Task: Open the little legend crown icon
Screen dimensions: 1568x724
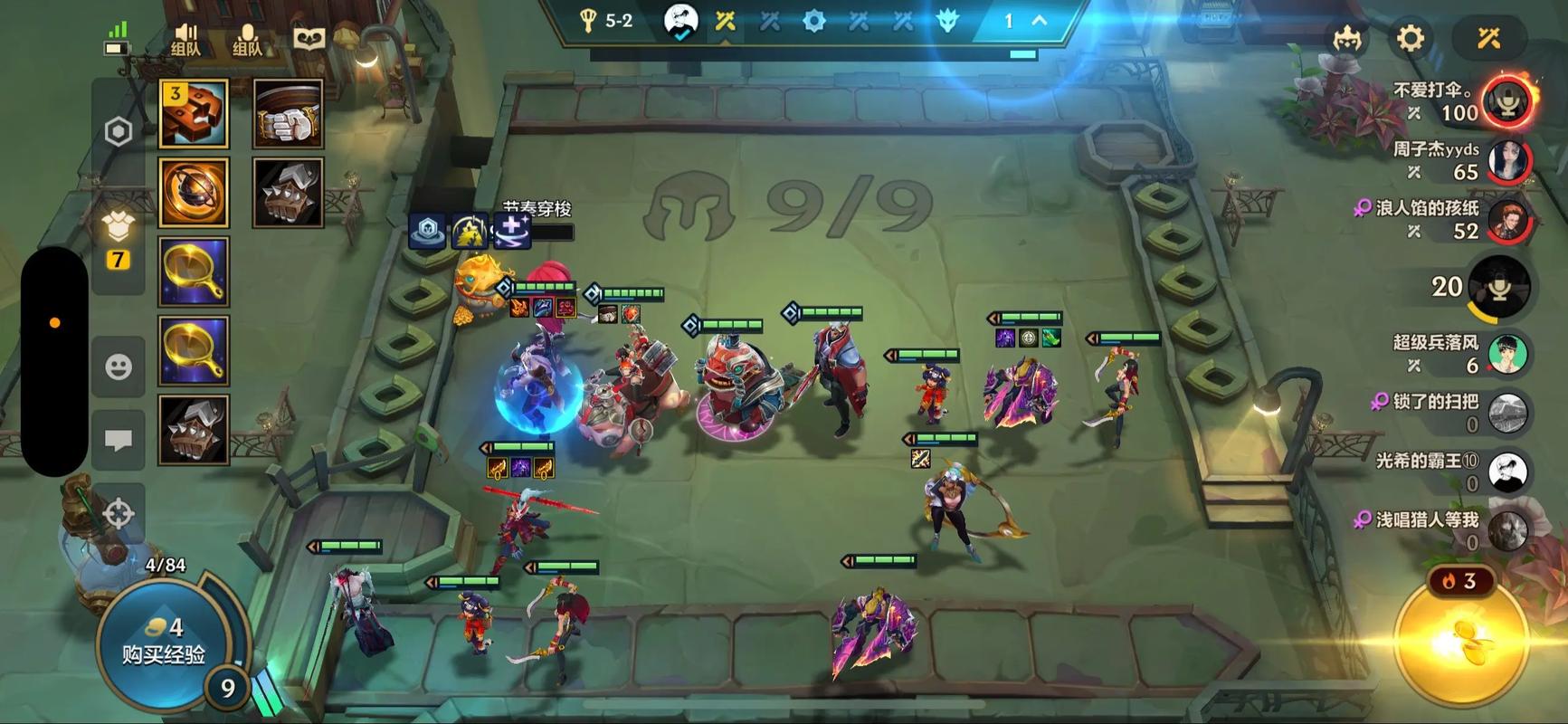Action: coord(1347,39)
